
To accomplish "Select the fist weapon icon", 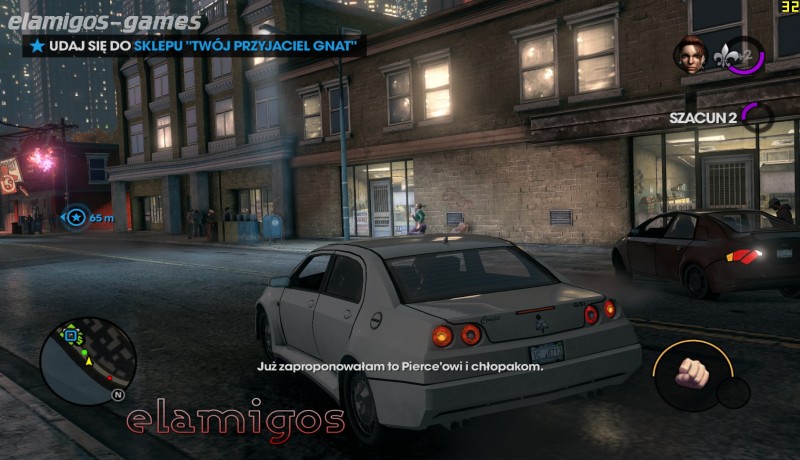I will (689, 372).
